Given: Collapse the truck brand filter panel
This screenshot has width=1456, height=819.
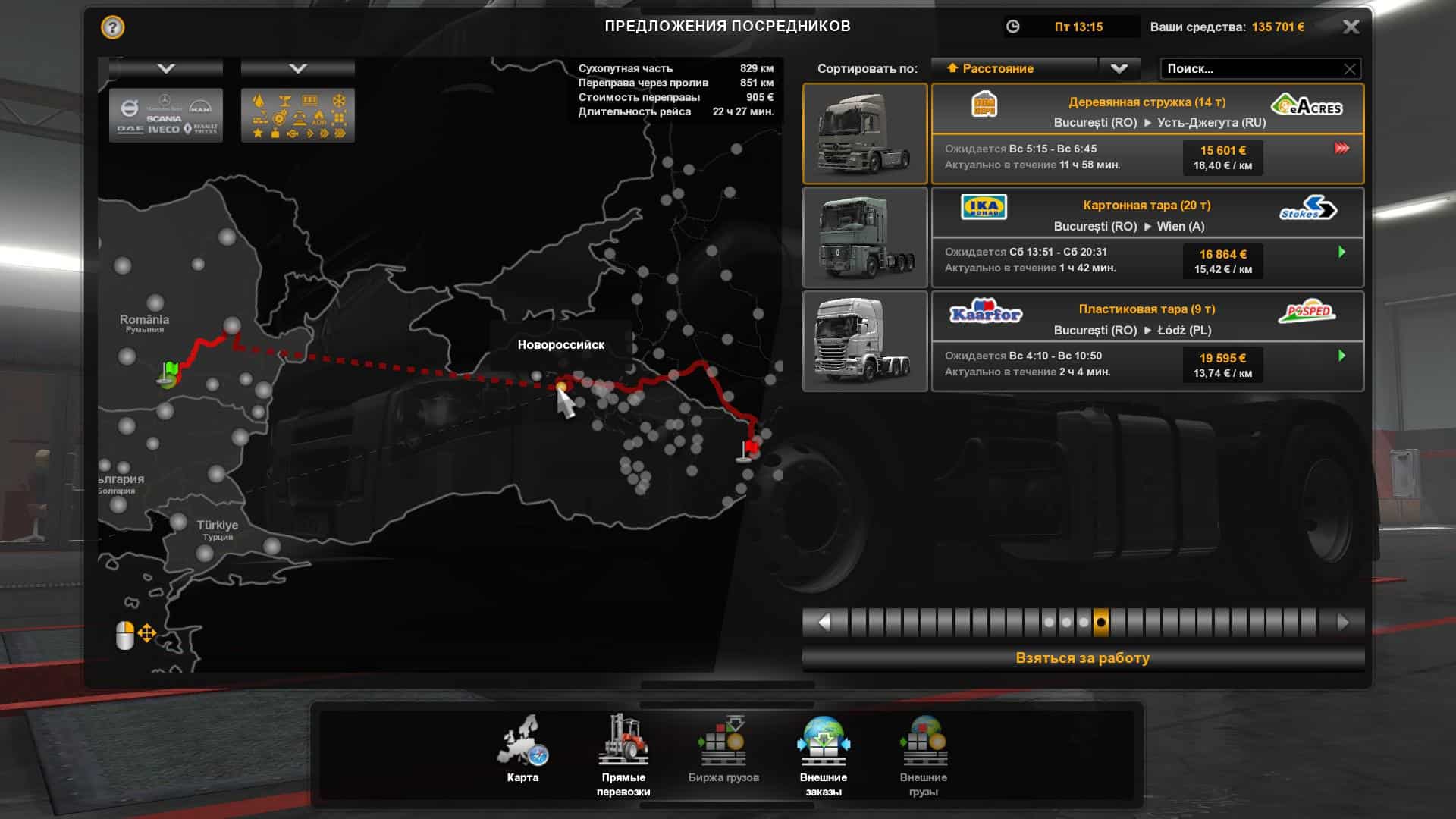Looking at the screenshot, I should point(166,67).
